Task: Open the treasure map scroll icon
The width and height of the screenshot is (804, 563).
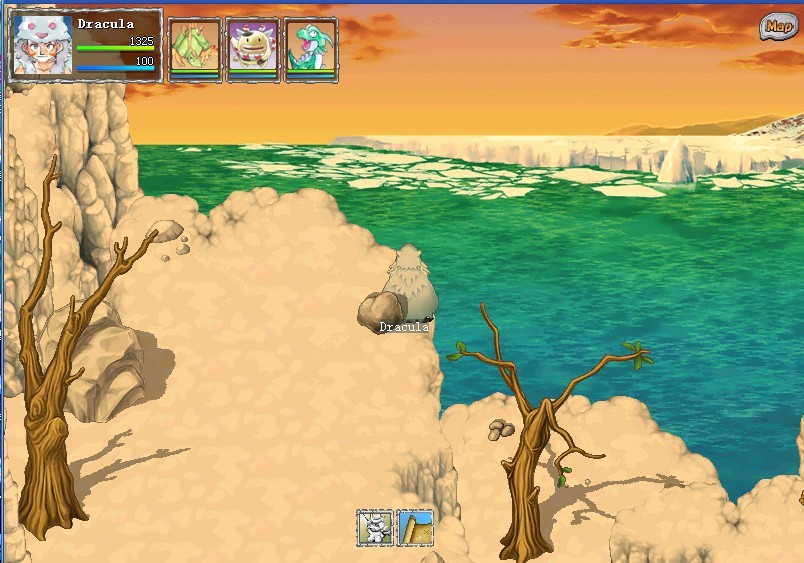Action: point(415,527)
